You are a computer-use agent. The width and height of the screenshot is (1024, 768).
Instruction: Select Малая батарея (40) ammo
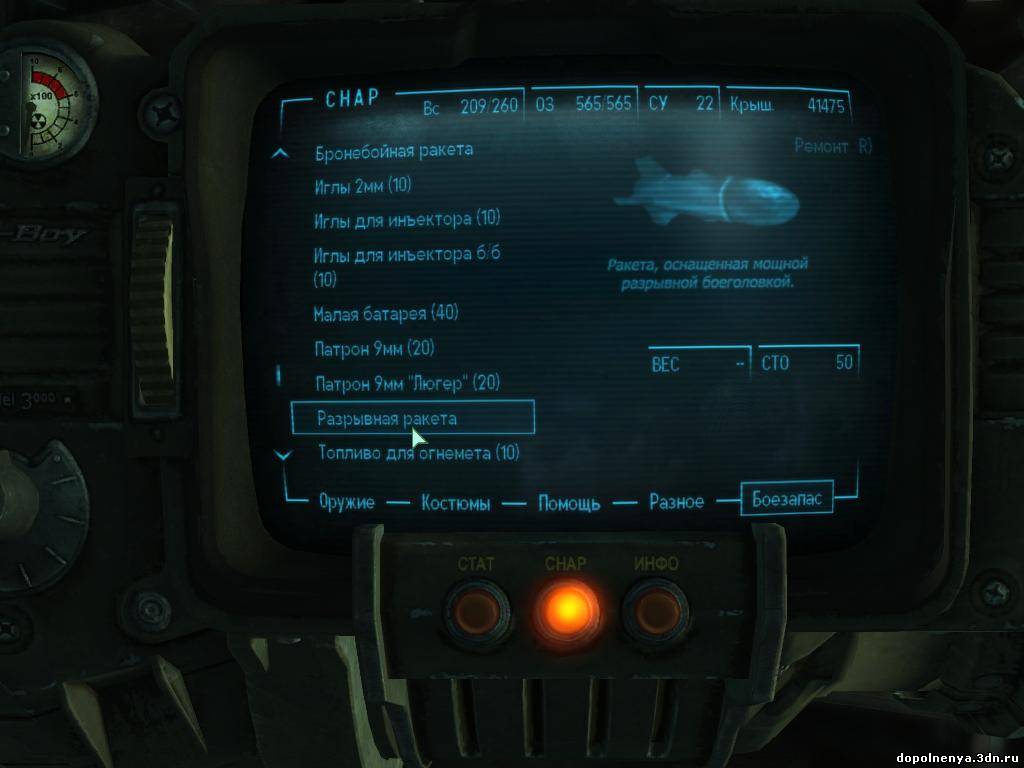[x=385, y=314]
